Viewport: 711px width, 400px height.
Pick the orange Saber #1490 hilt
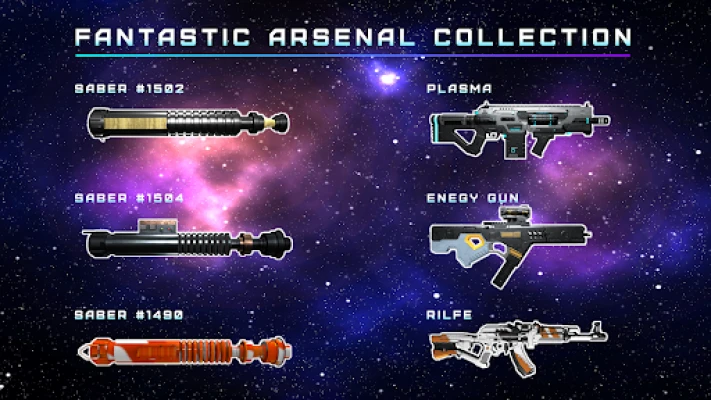(188, 351)
